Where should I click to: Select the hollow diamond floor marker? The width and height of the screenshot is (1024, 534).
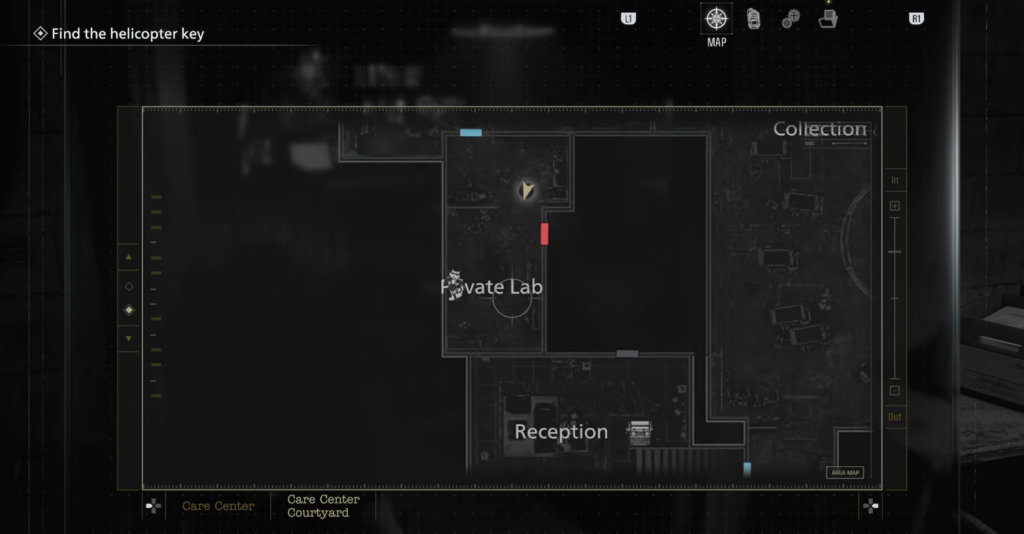(128, 286)
